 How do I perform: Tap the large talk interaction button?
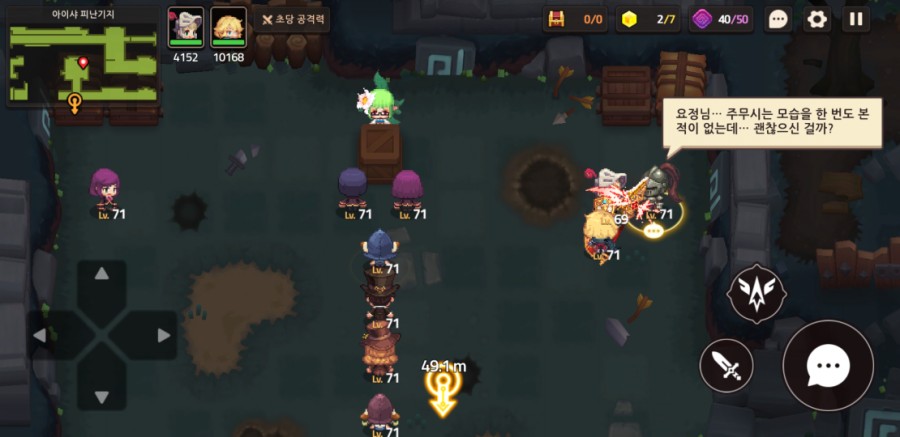(x=829, y=366)
